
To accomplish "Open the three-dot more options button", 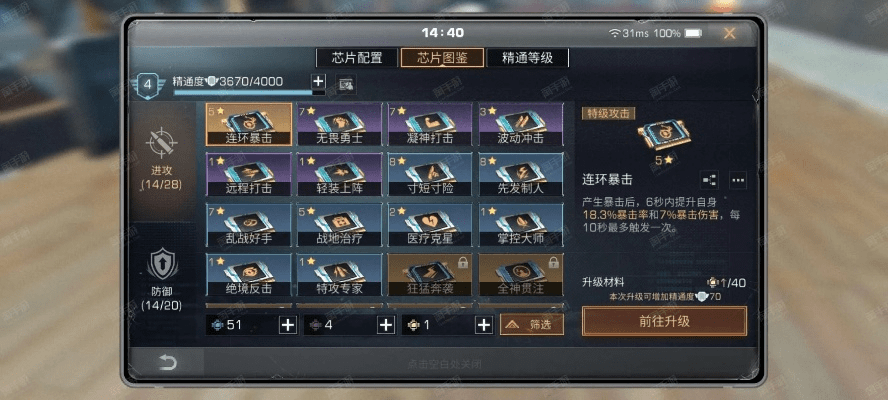I will point(738,180).
